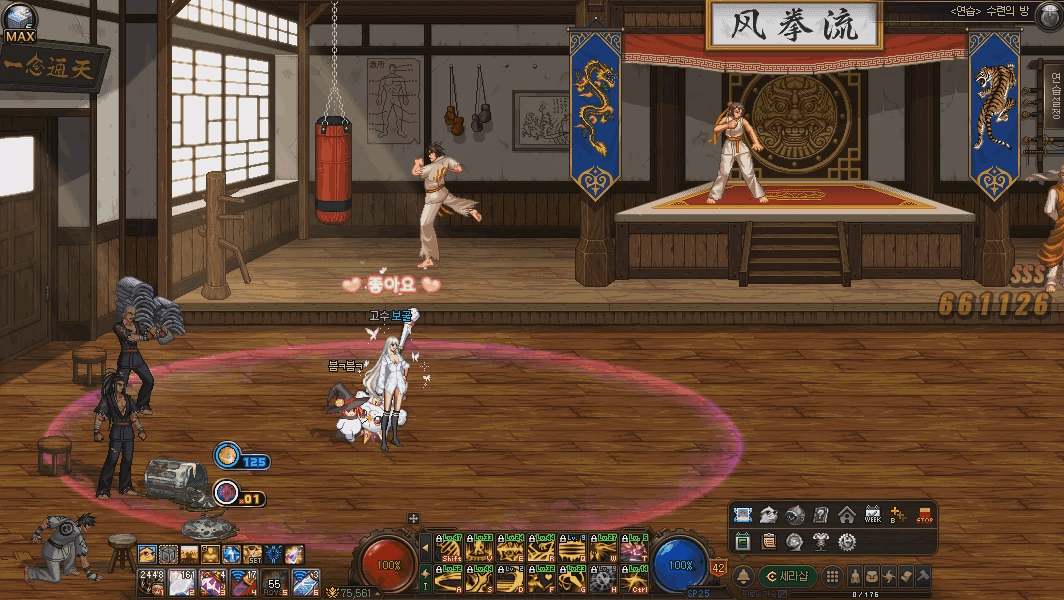The height and width of the screenshot is (600, 1064).
Task: Click the skill bar left arrow
Action: [425, 548]
